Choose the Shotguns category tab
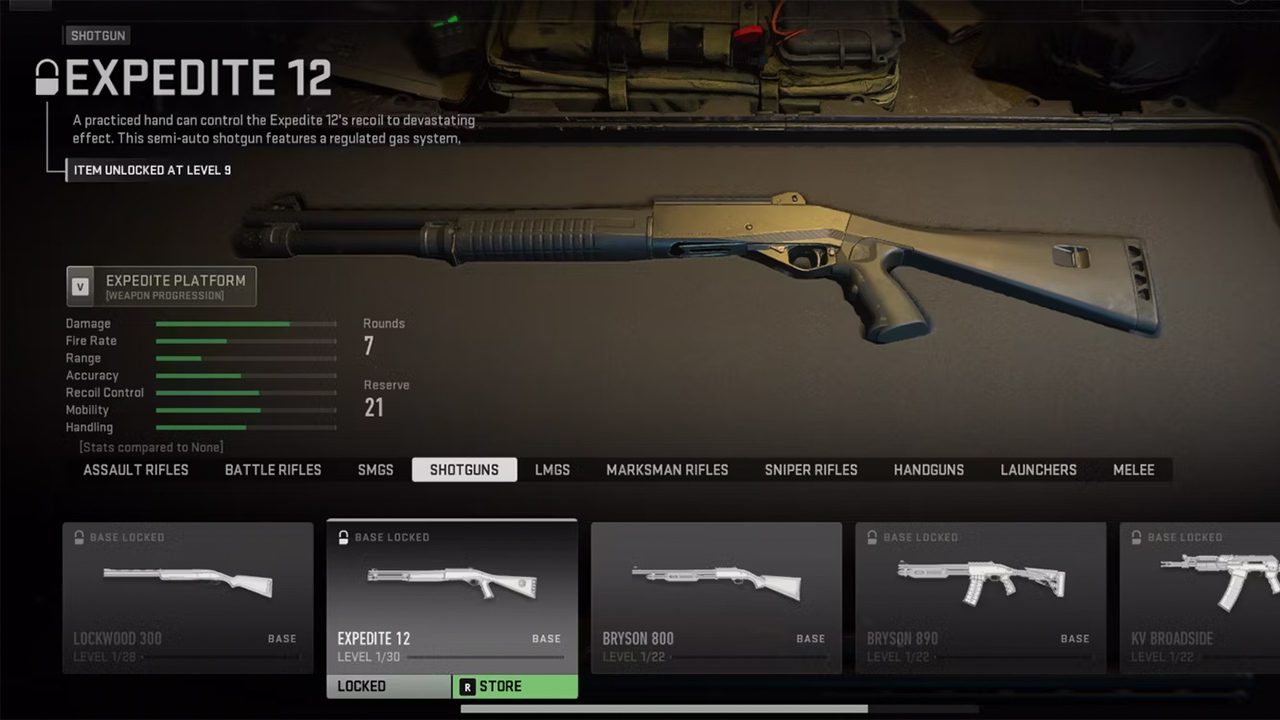 [x=464, y=470]
